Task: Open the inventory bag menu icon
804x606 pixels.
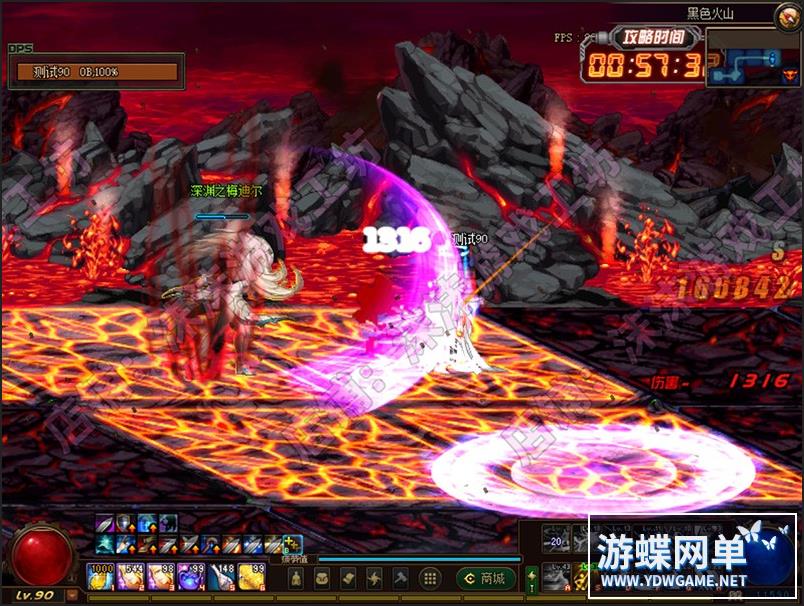Action: point(324,578)
